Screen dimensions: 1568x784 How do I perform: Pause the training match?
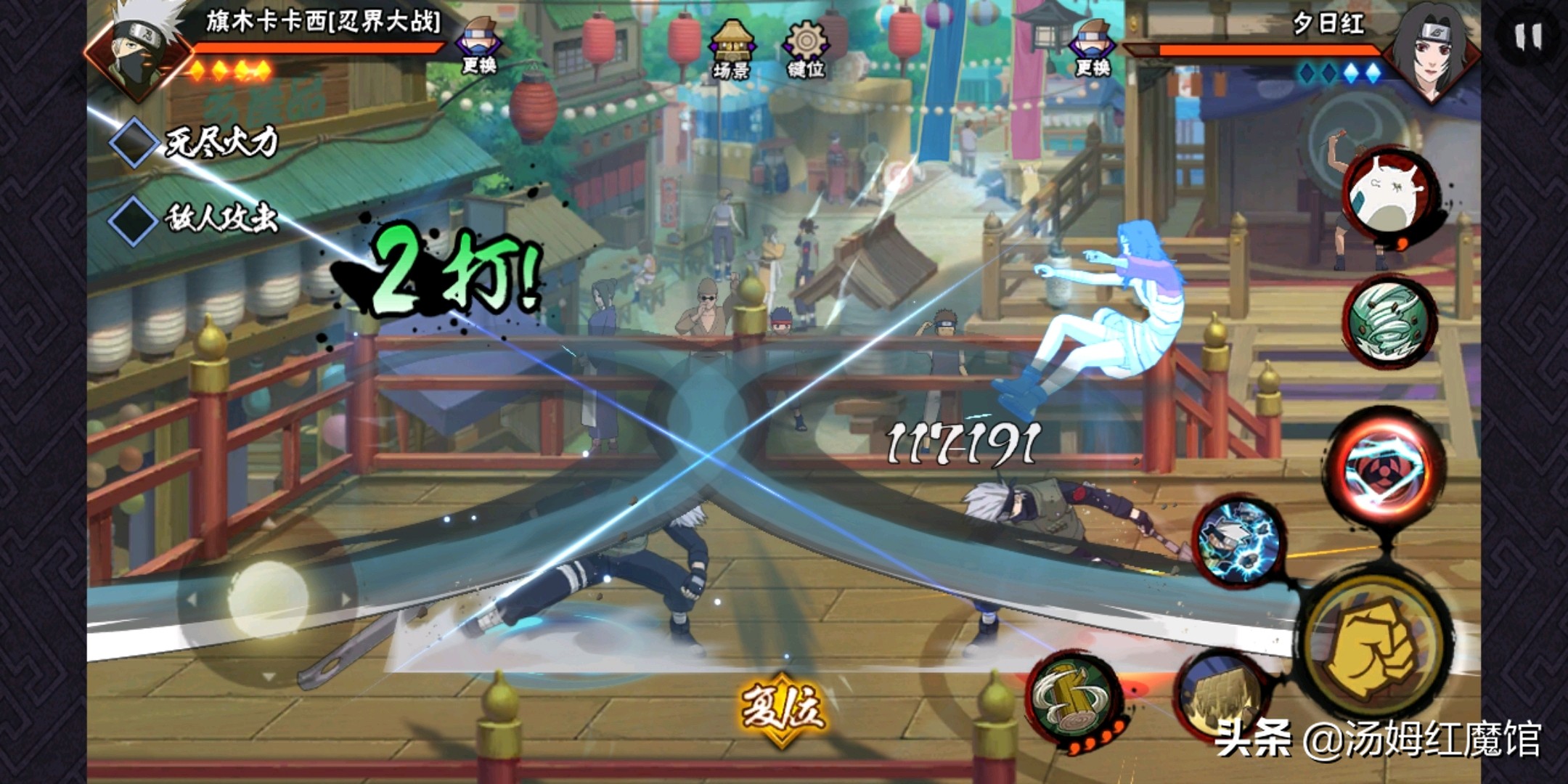[1528, 36]
